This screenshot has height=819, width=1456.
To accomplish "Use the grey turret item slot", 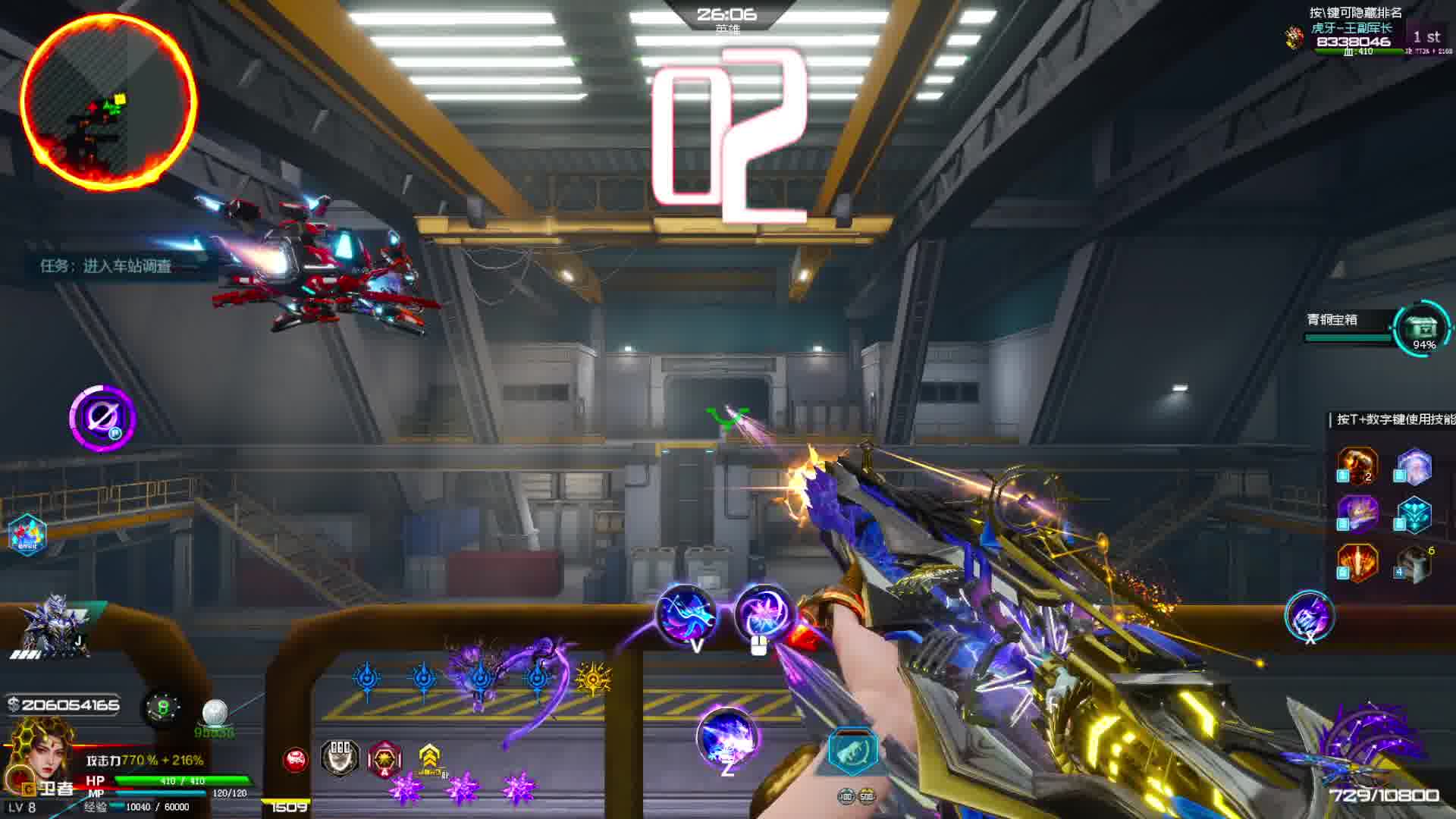I will pos(1414,564).
